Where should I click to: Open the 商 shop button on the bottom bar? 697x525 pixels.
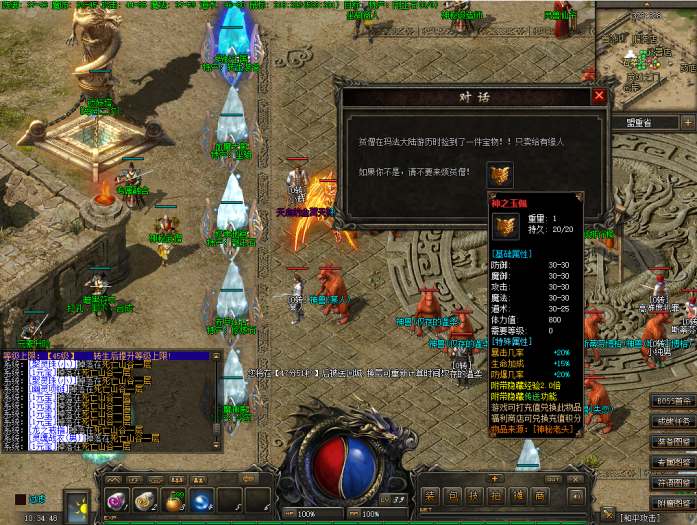539,496
